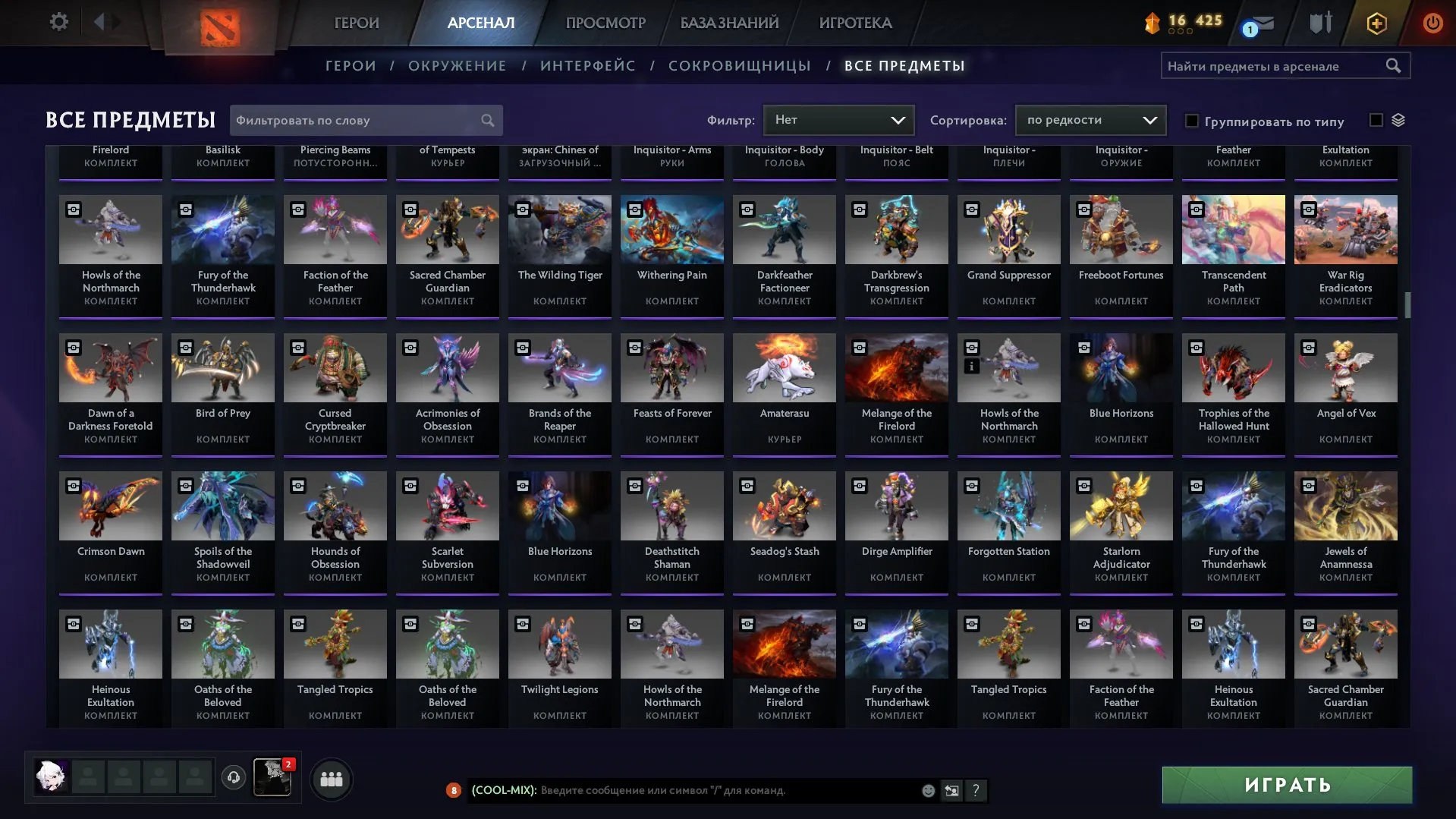This screenshot has width=1456, height=819.
Task: Open the settings gear in top-left corner
Action: click(58, 22)
